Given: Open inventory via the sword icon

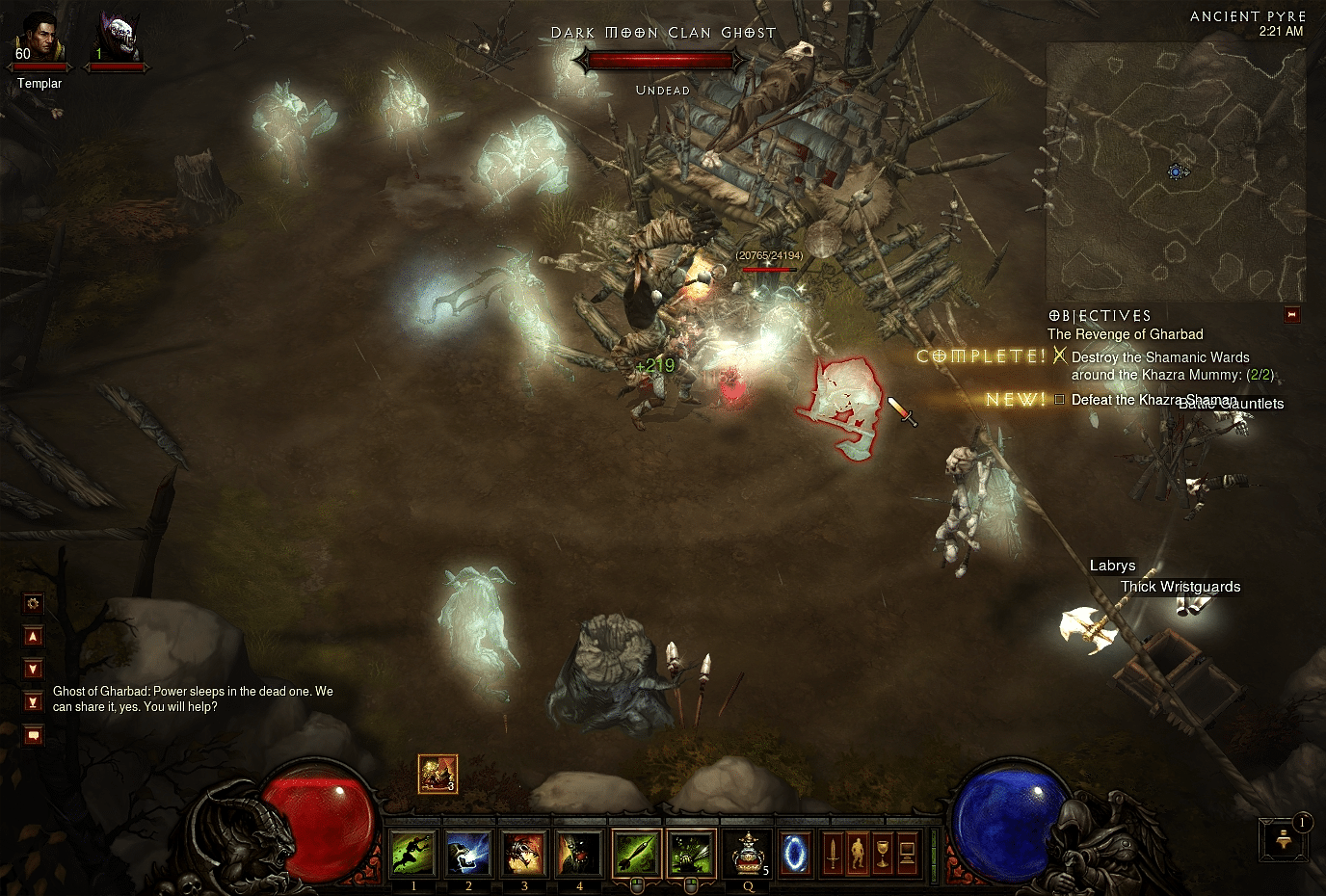Looking at the screenshot, I should 833,855.
